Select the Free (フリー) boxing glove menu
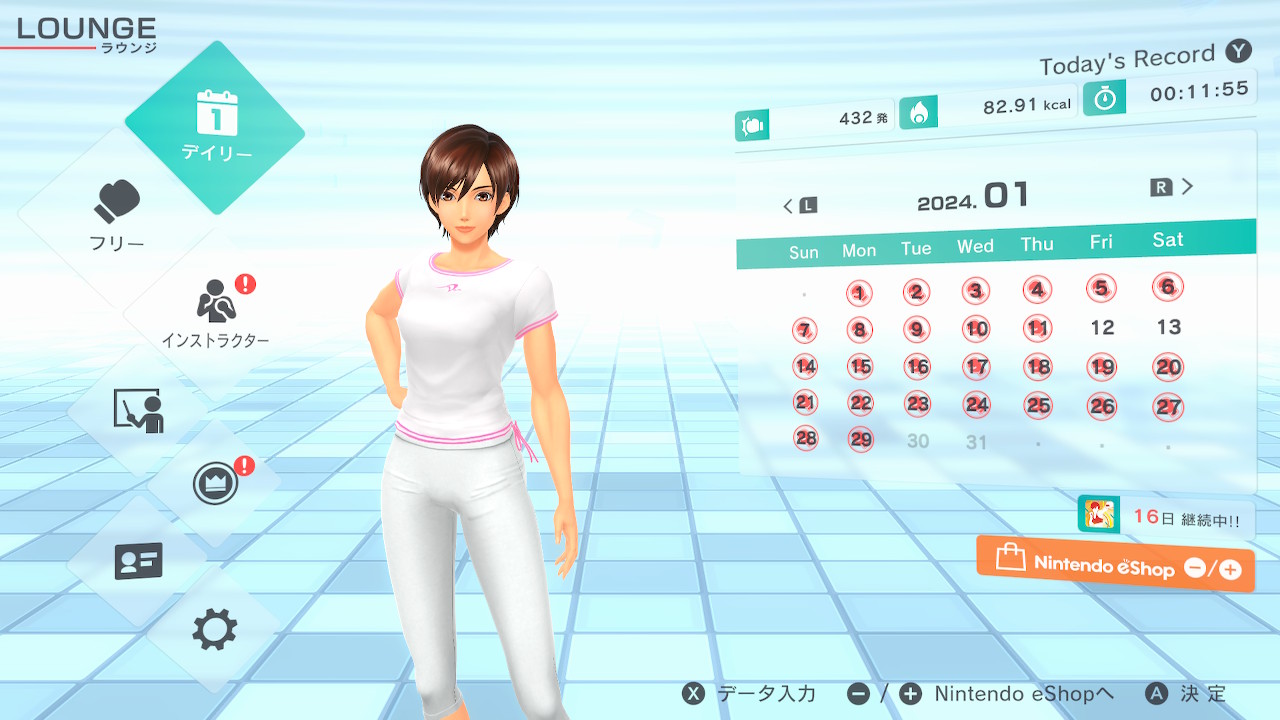 coord(118,215)
